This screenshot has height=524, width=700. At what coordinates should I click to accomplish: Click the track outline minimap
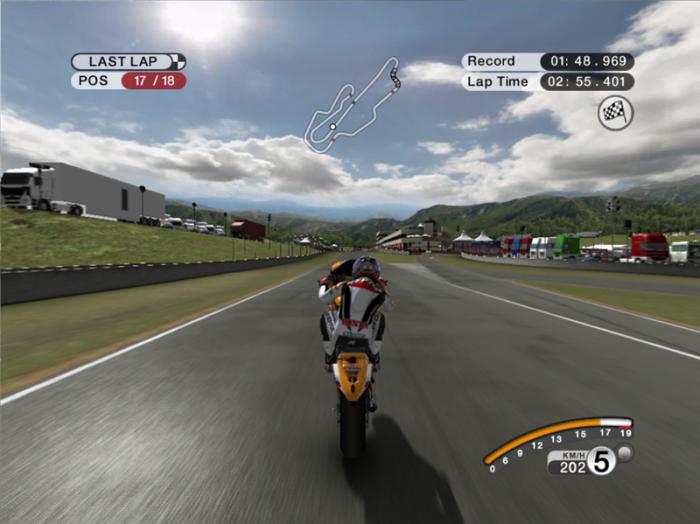coord(352,104)
